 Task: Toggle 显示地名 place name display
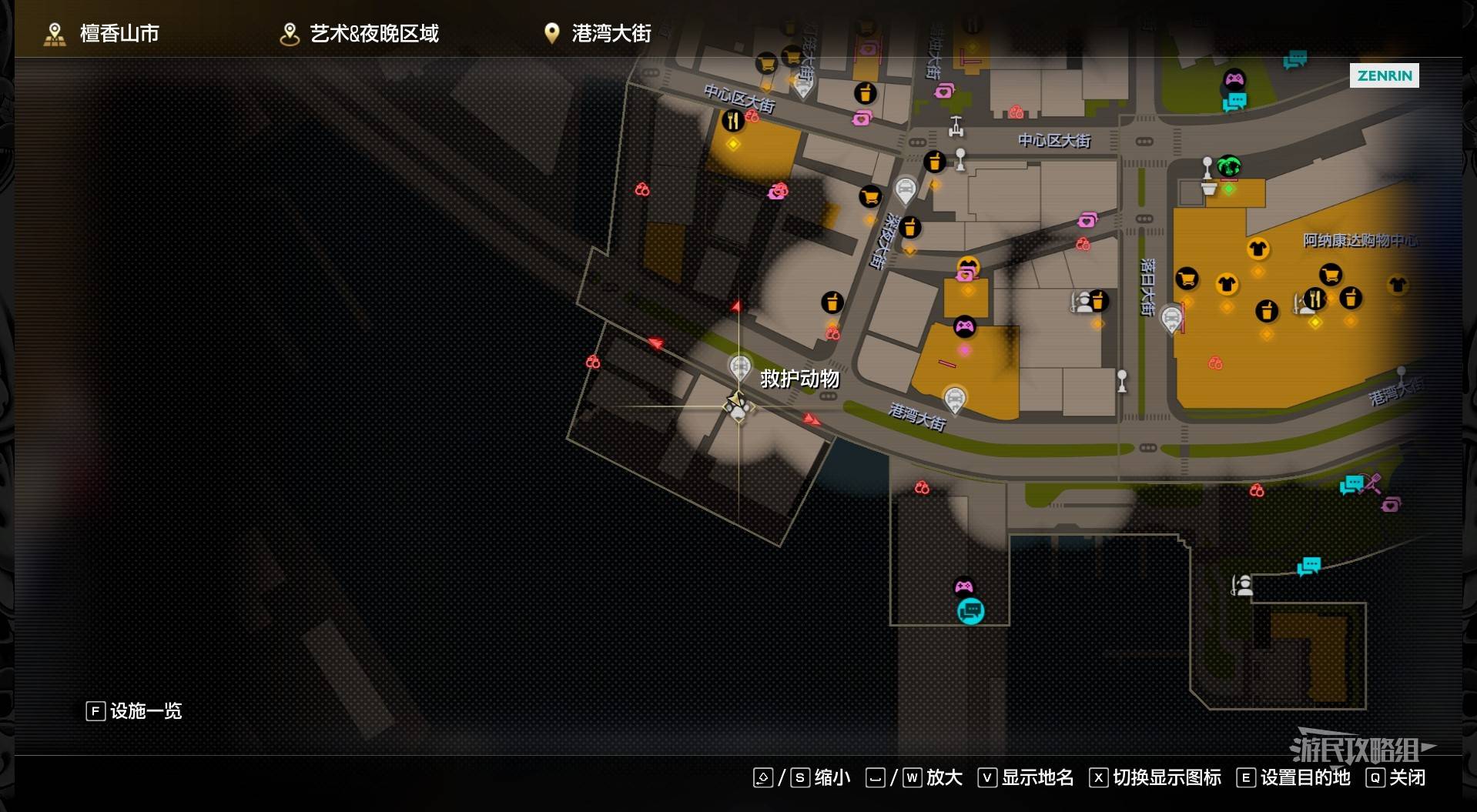(x=1036, y=777)
